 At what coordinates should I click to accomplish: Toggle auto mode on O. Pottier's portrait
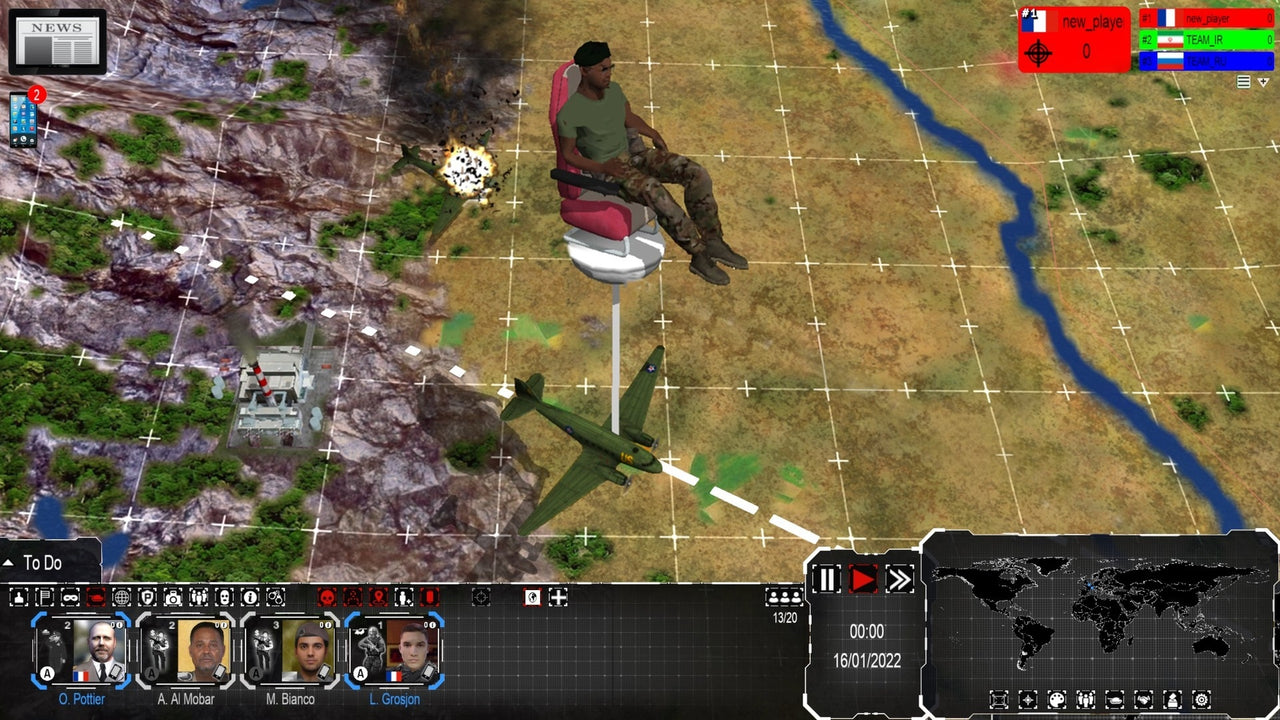47,673
